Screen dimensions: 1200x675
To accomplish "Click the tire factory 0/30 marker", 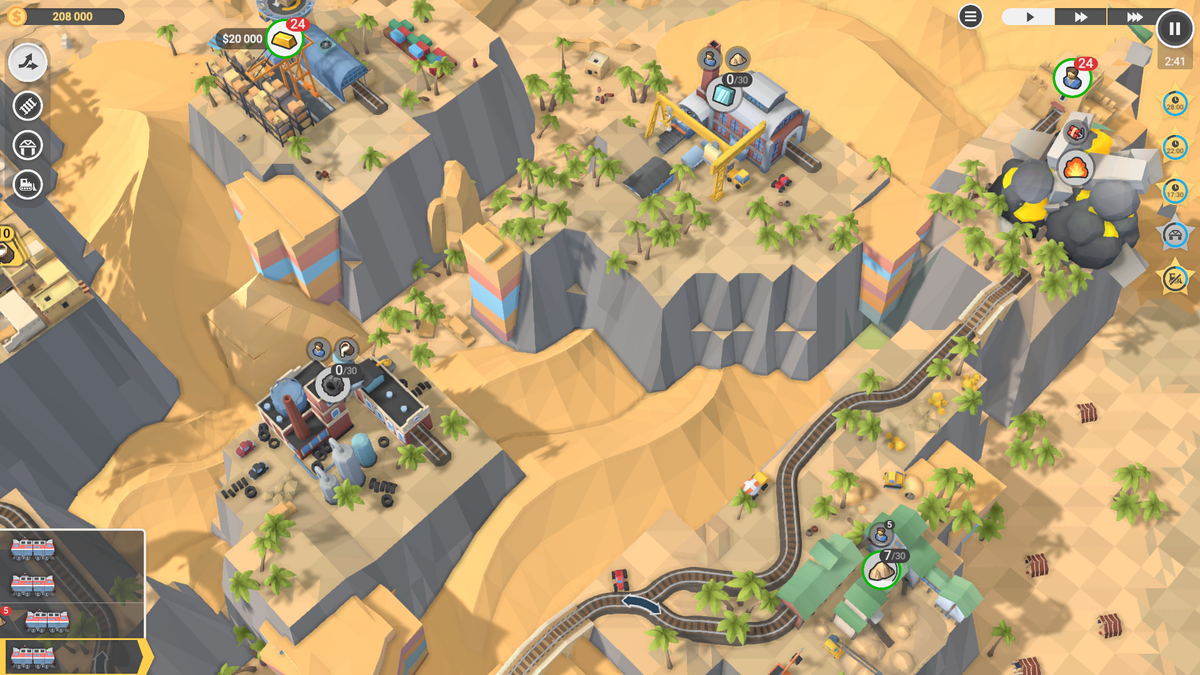I will pos(331,384).
